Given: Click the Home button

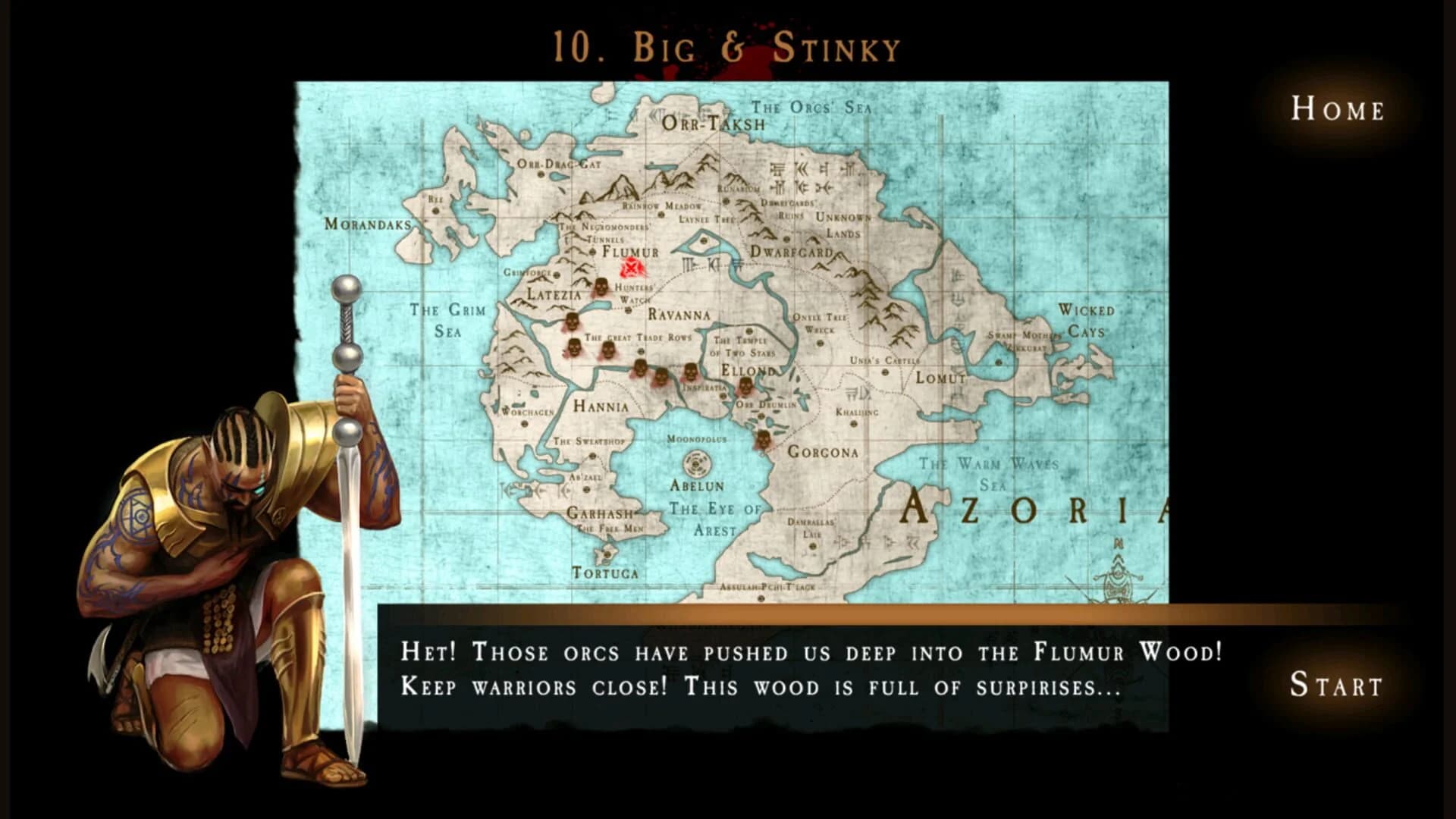Looking at the screenshot, I should [x=1337, y=111].
